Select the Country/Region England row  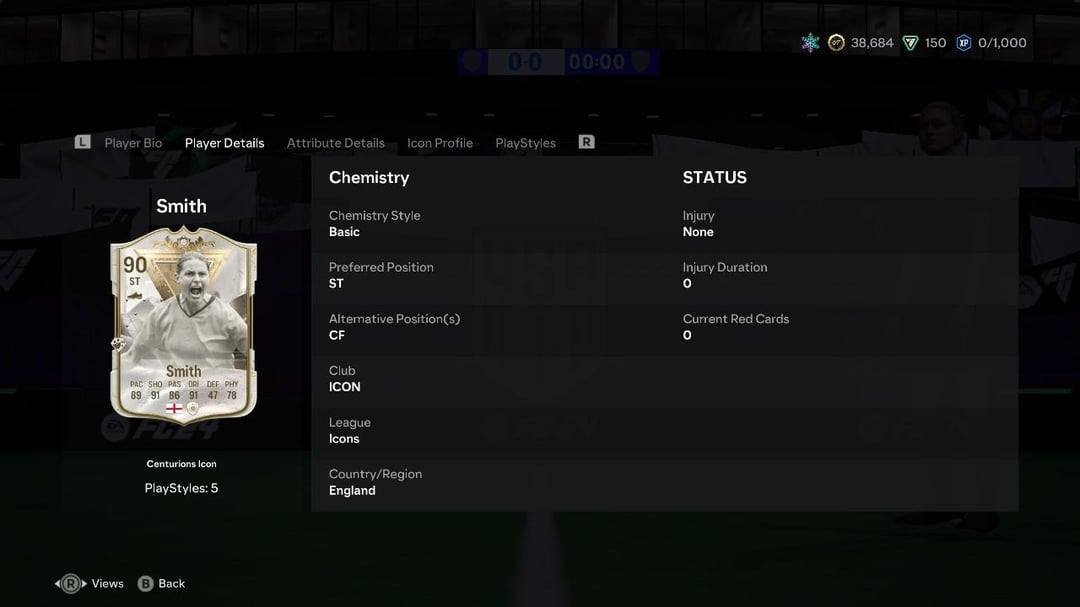tap(490, 483)
